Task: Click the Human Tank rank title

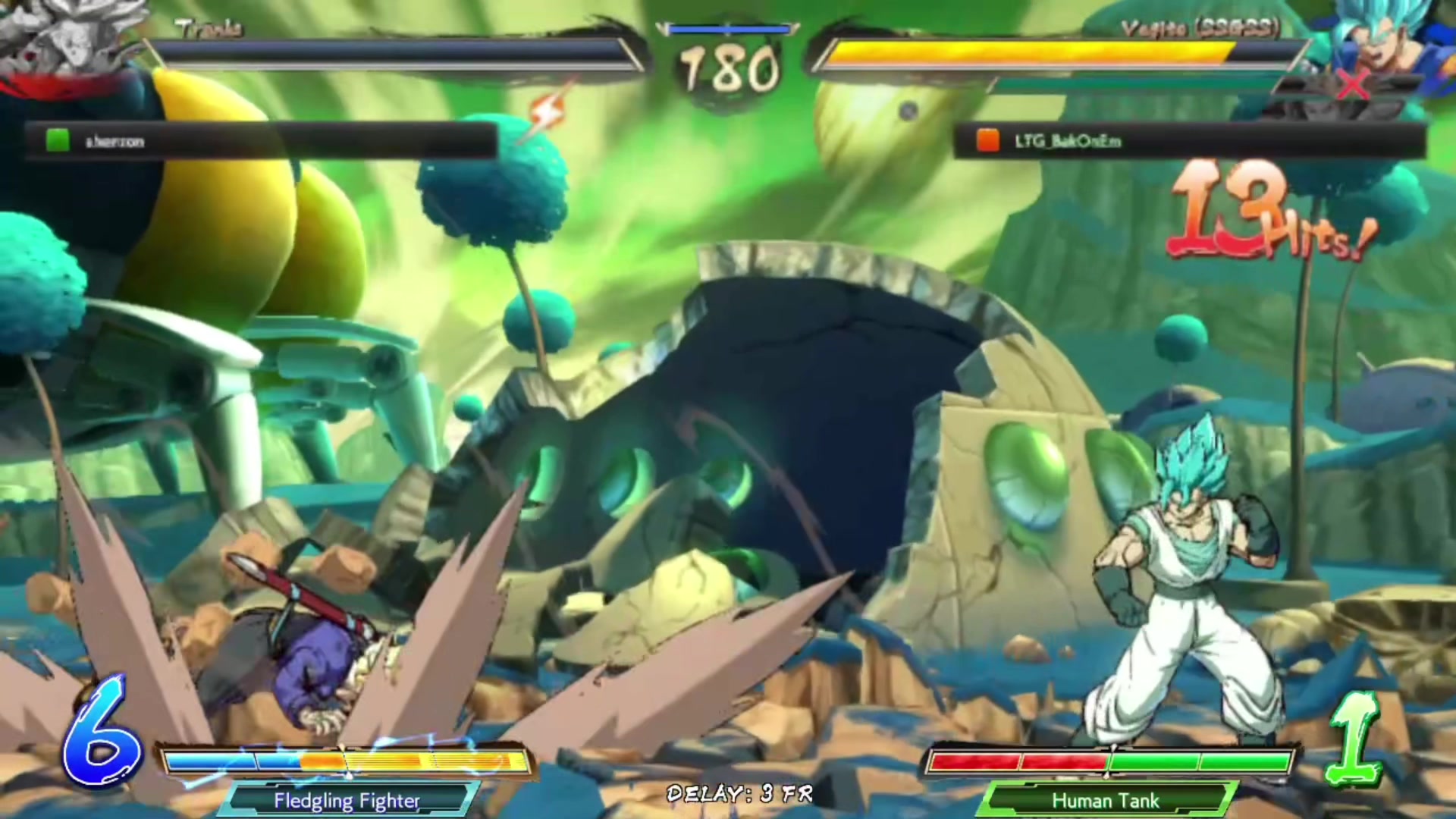Action: 1105,800
